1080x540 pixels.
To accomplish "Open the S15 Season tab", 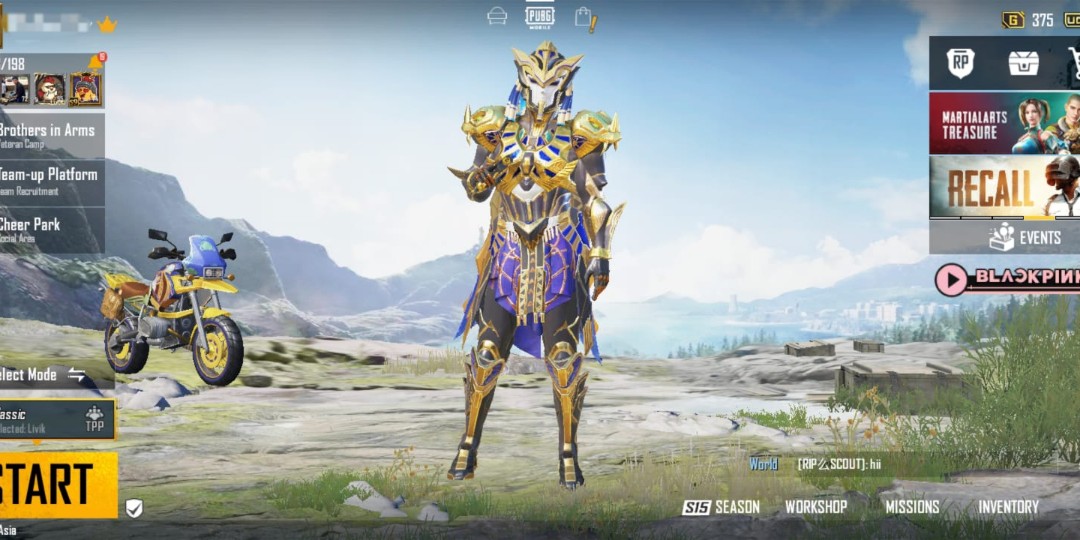I will point(721,507).
